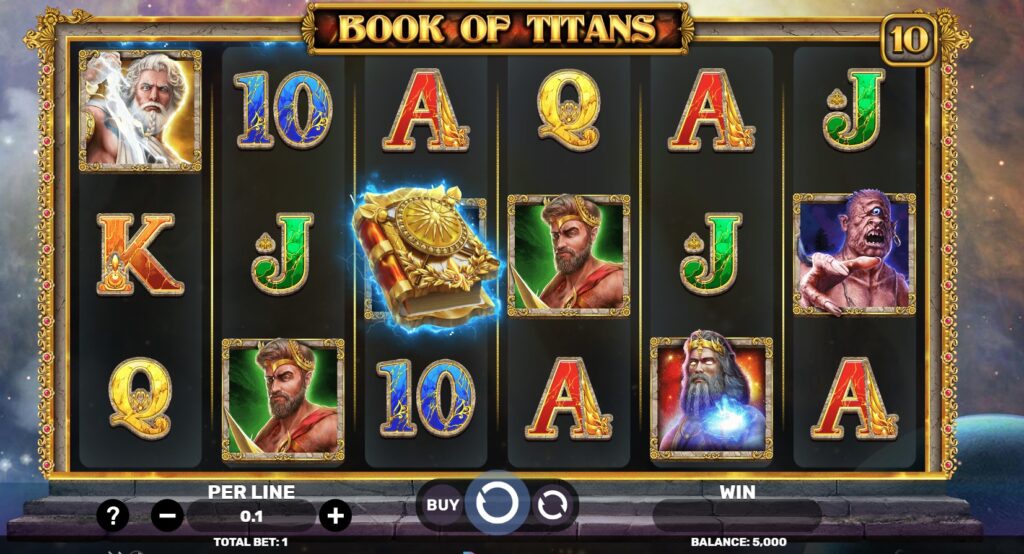
Task: Open the help question mark button
Action: (113, 516)
